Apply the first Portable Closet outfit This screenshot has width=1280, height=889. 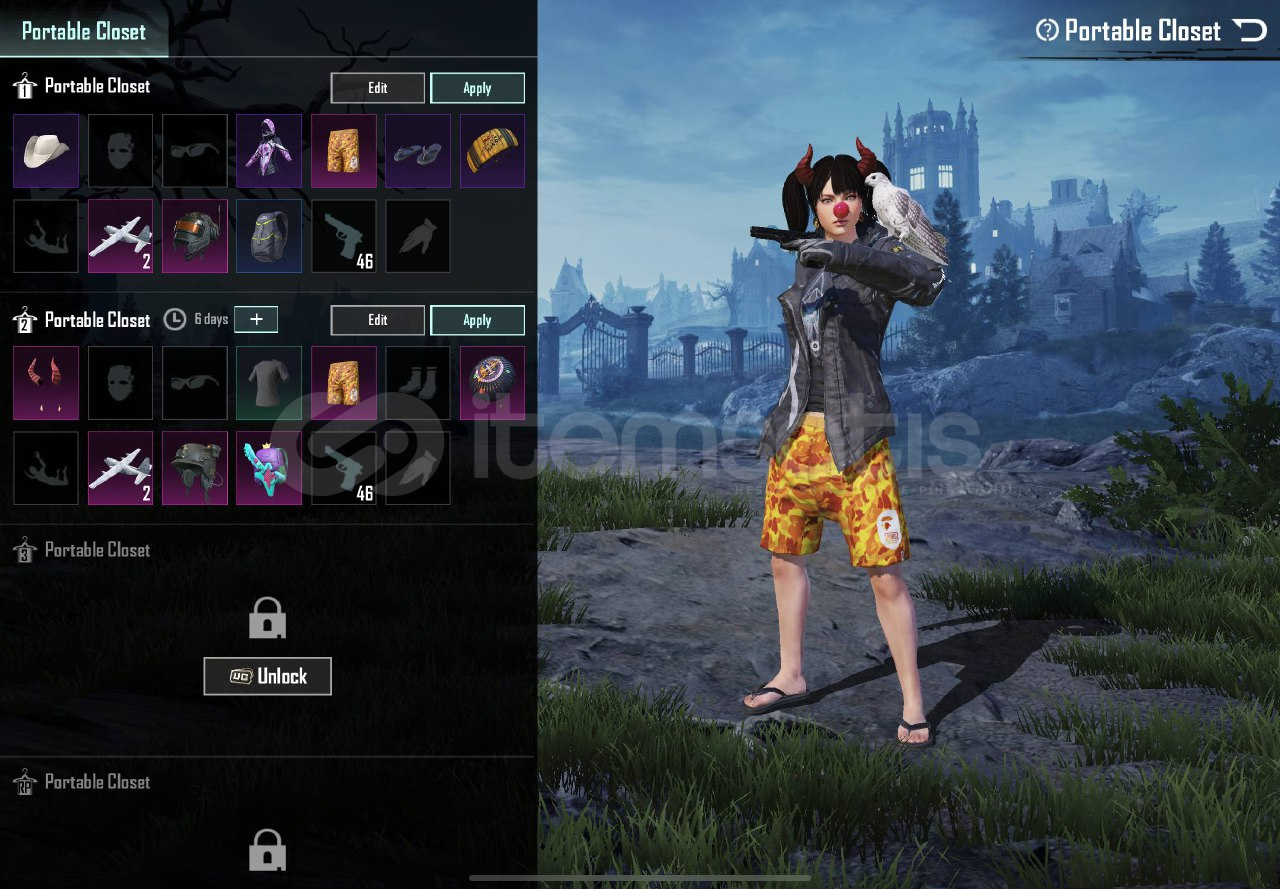pyautogui.click(x=477, y=88)
